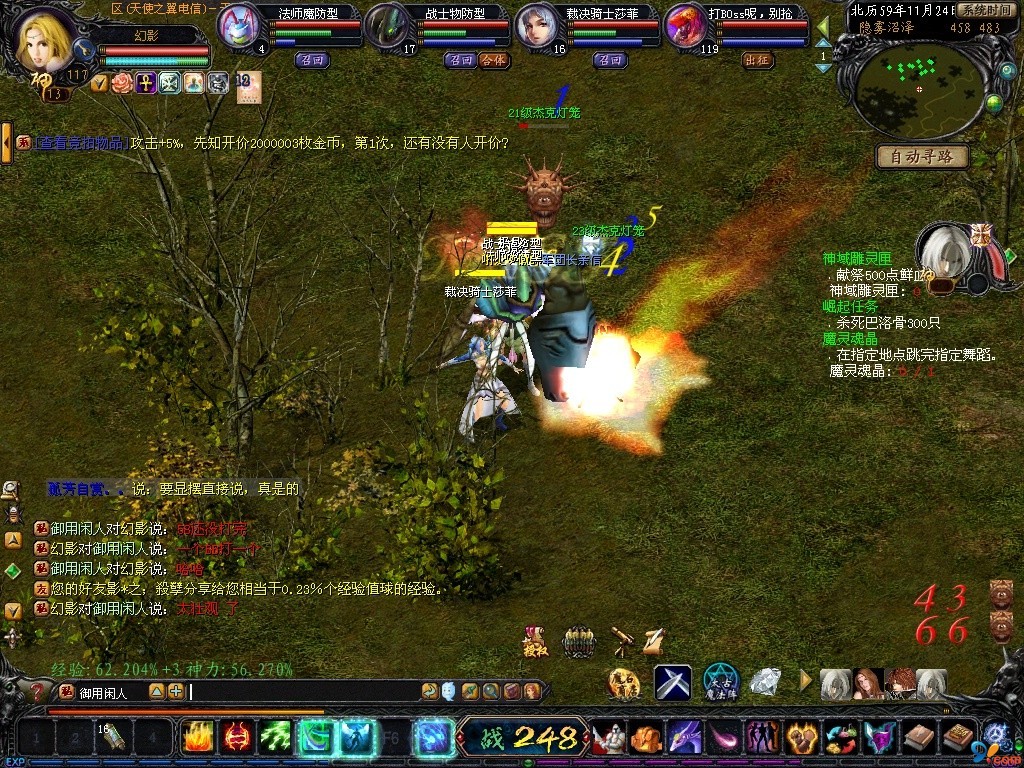Activate the fire skill on the hotbar
The height and width of the screenshot is (768, 1024).
pos(196,738)
